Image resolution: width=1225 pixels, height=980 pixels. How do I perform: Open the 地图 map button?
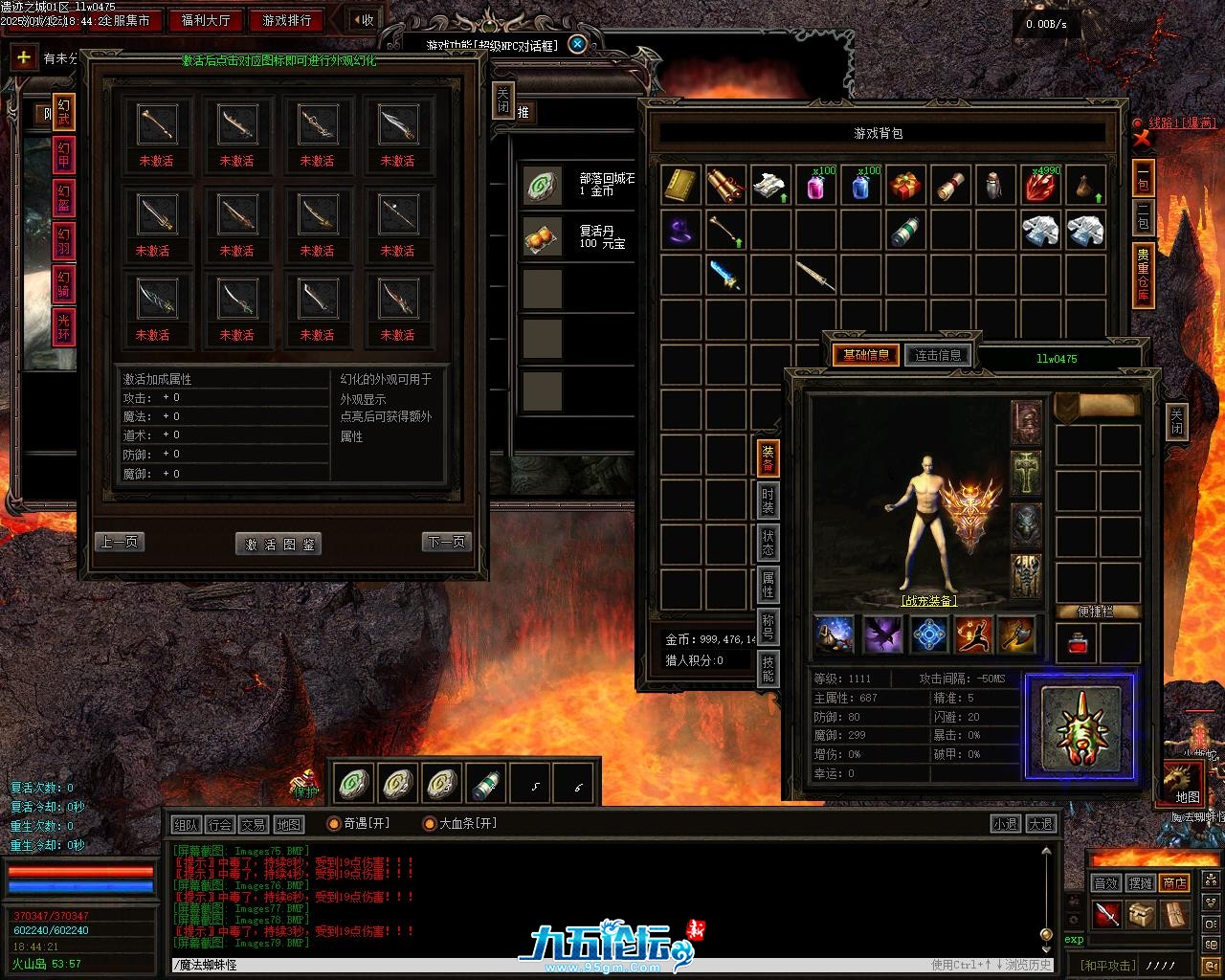point(1188,796)
